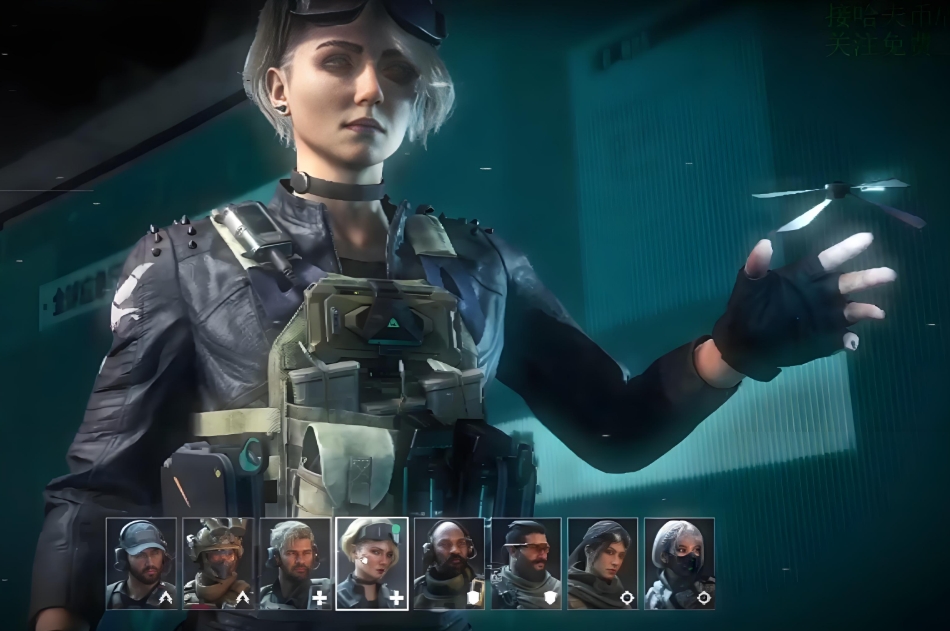This screenshot has height=631, width=950.
Task: Select the silver-haired operator with black mask
Action: pos(679,563)
